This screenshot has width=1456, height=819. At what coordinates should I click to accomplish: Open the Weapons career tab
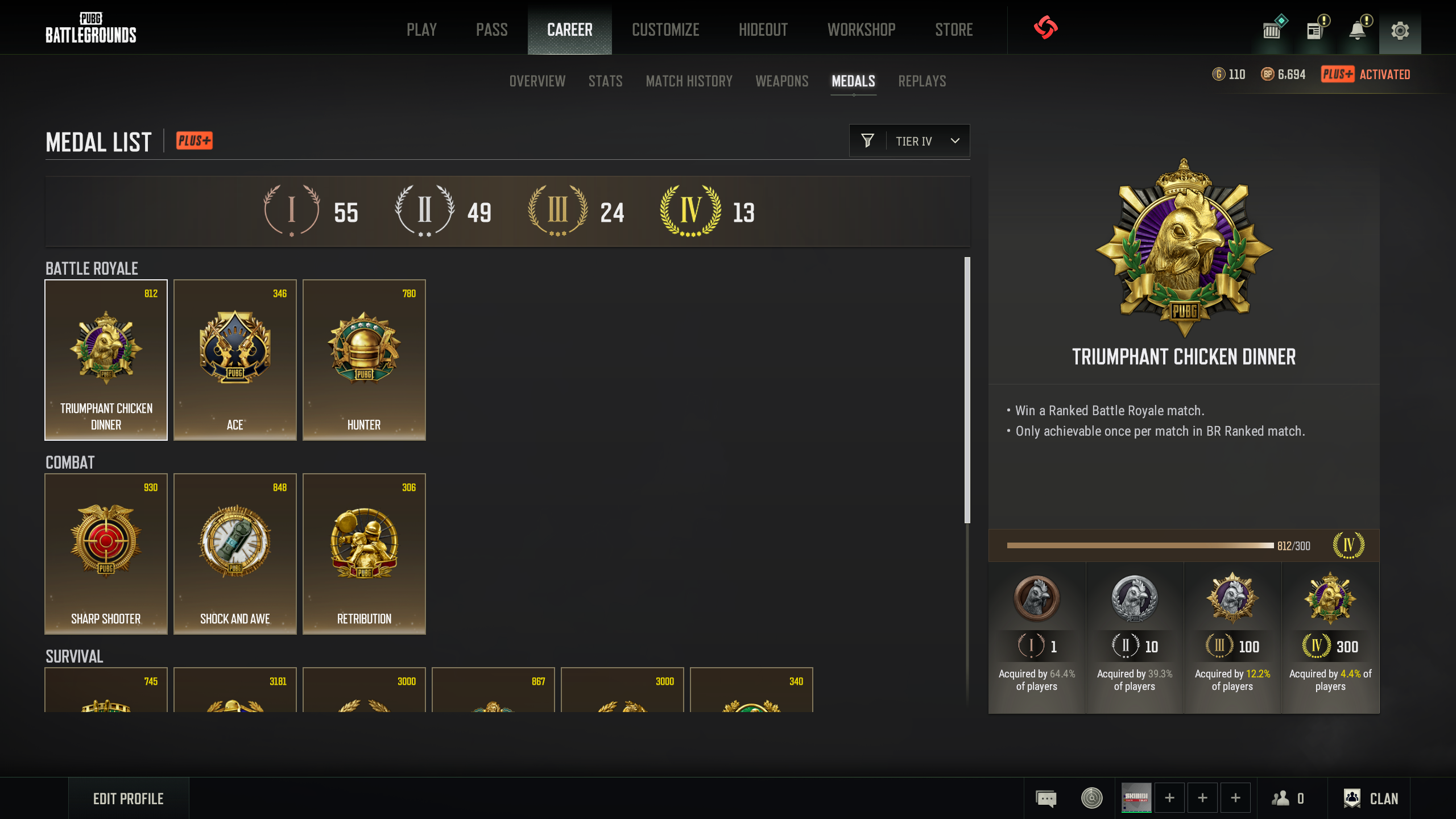point(781,81)
